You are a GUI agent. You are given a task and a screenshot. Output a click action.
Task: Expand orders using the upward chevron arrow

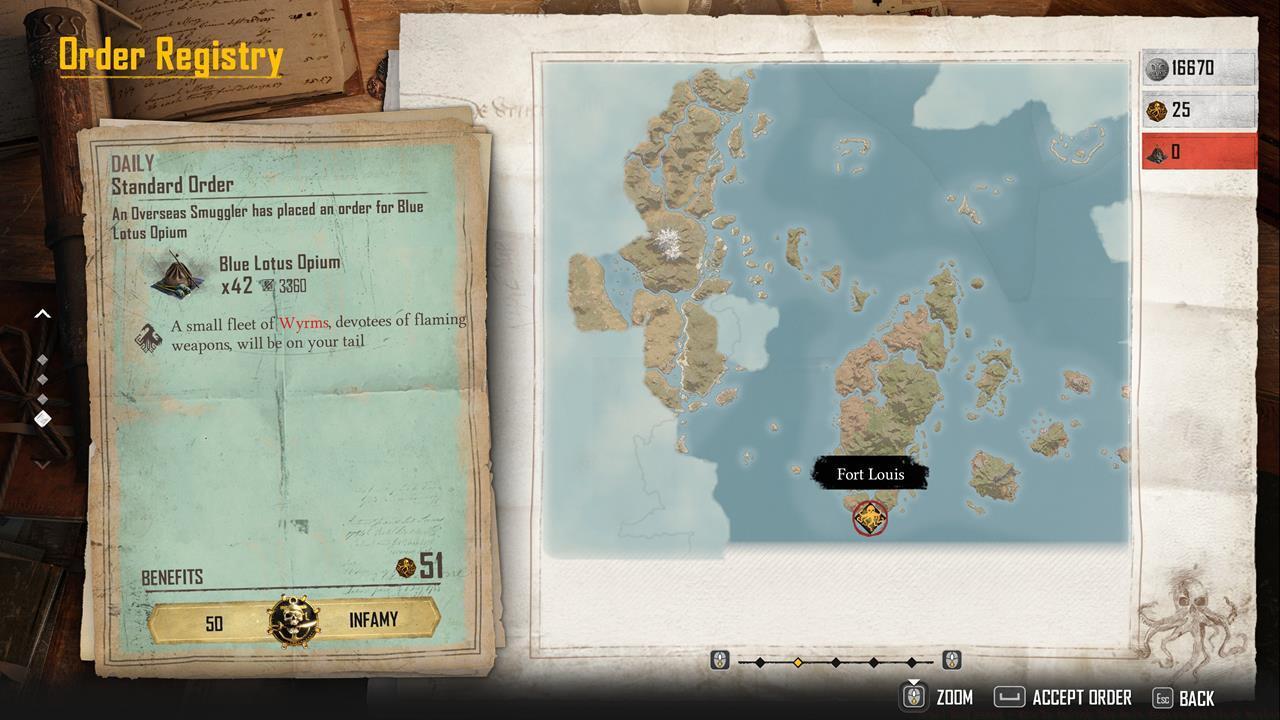(42, 312)
